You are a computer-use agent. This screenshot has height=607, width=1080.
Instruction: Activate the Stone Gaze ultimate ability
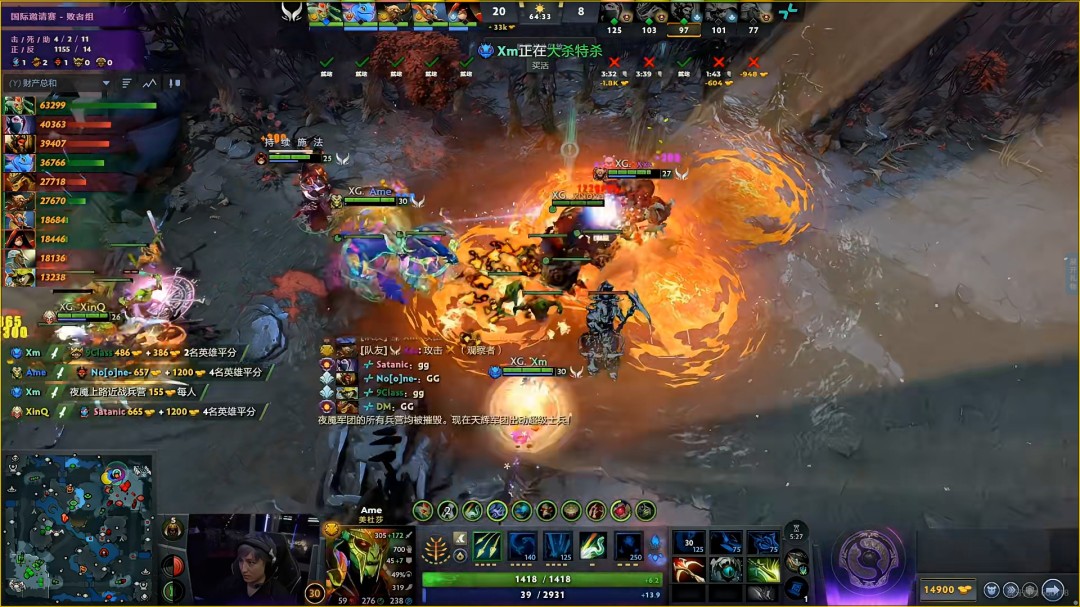tap(628, 546)
